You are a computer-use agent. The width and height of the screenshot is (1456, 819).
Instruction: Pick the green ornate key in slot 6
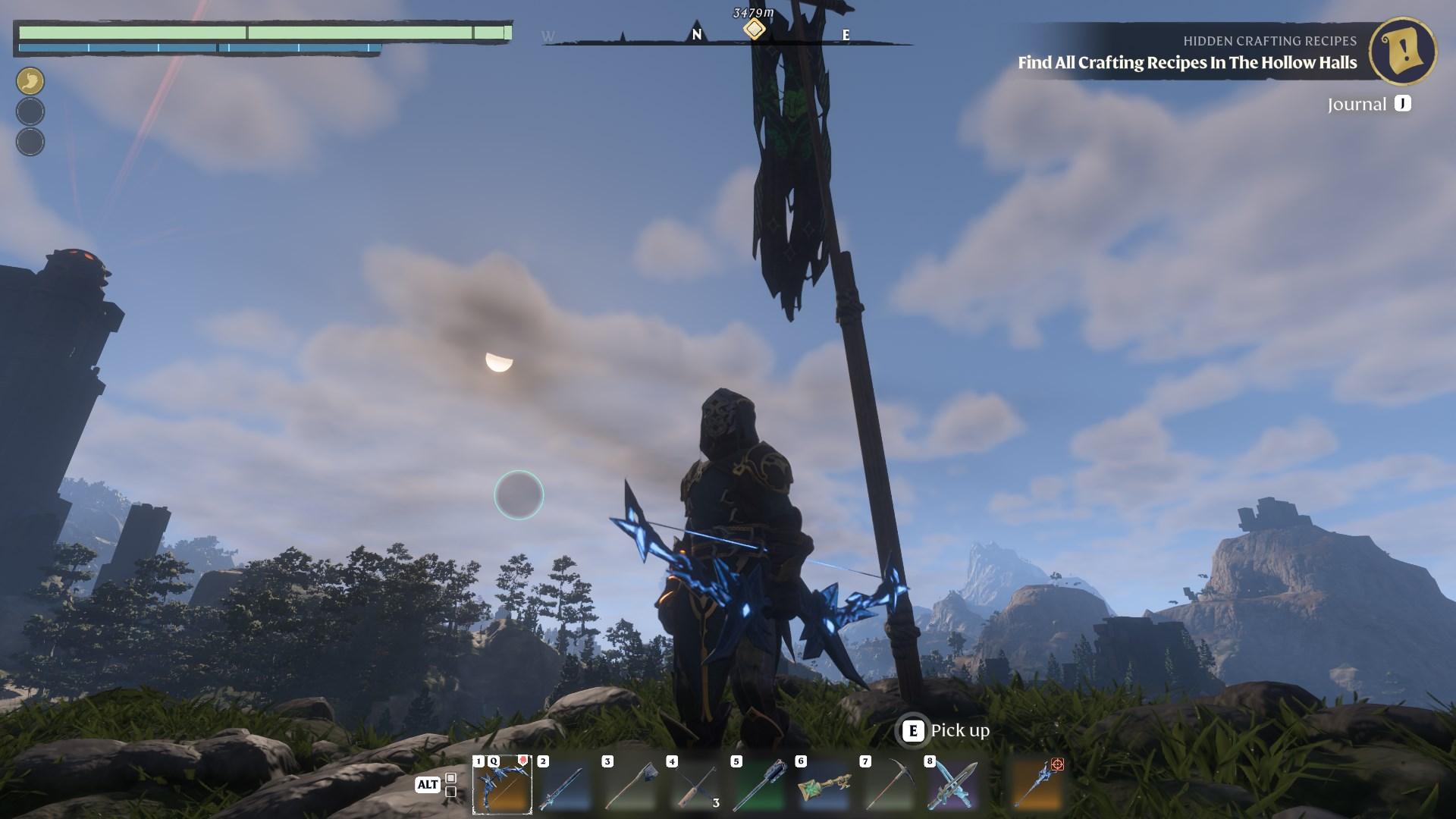pos(824,786)
